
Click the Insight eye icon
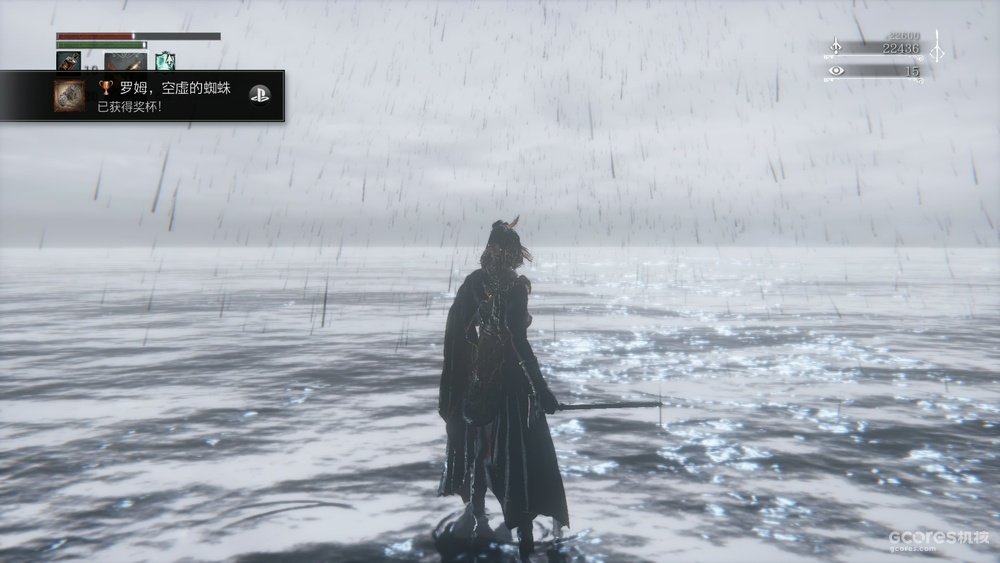tap(836, 71)
